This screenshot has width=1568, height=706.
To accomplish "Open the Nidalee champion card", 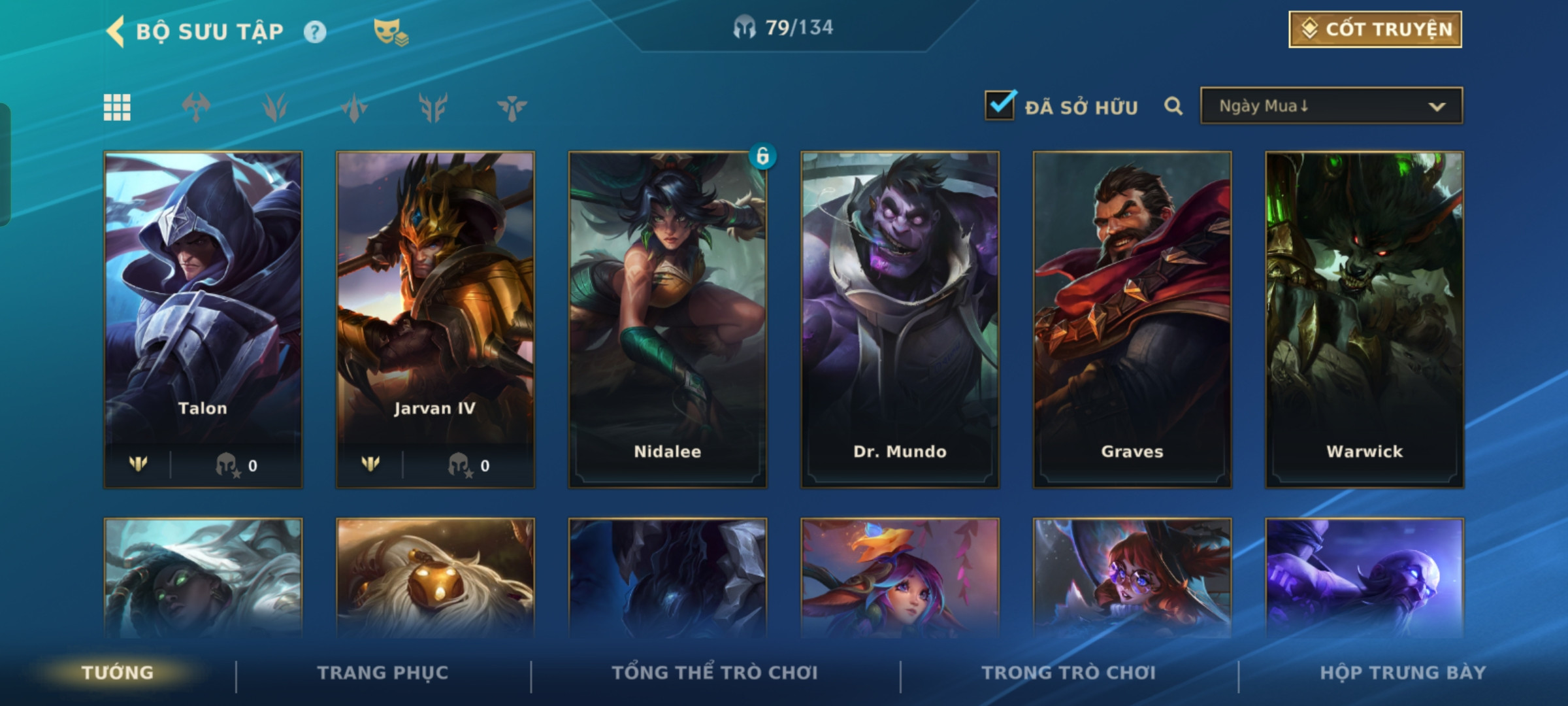I will pyautogui.click(x=667, y=320).
